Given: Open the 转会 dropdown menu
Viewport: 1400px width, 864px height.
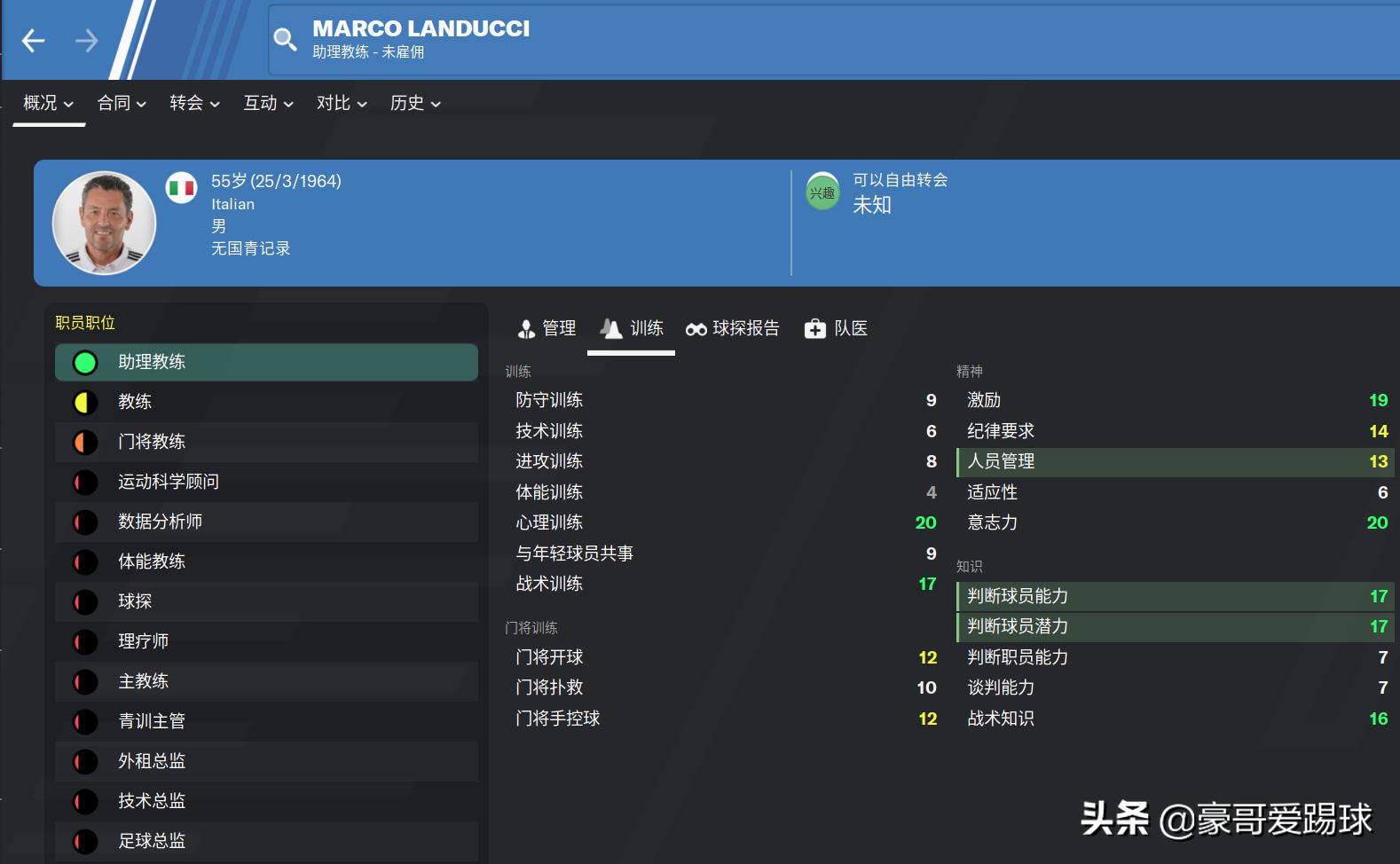Looking at the screenshot, I should [x=193, y=103].
